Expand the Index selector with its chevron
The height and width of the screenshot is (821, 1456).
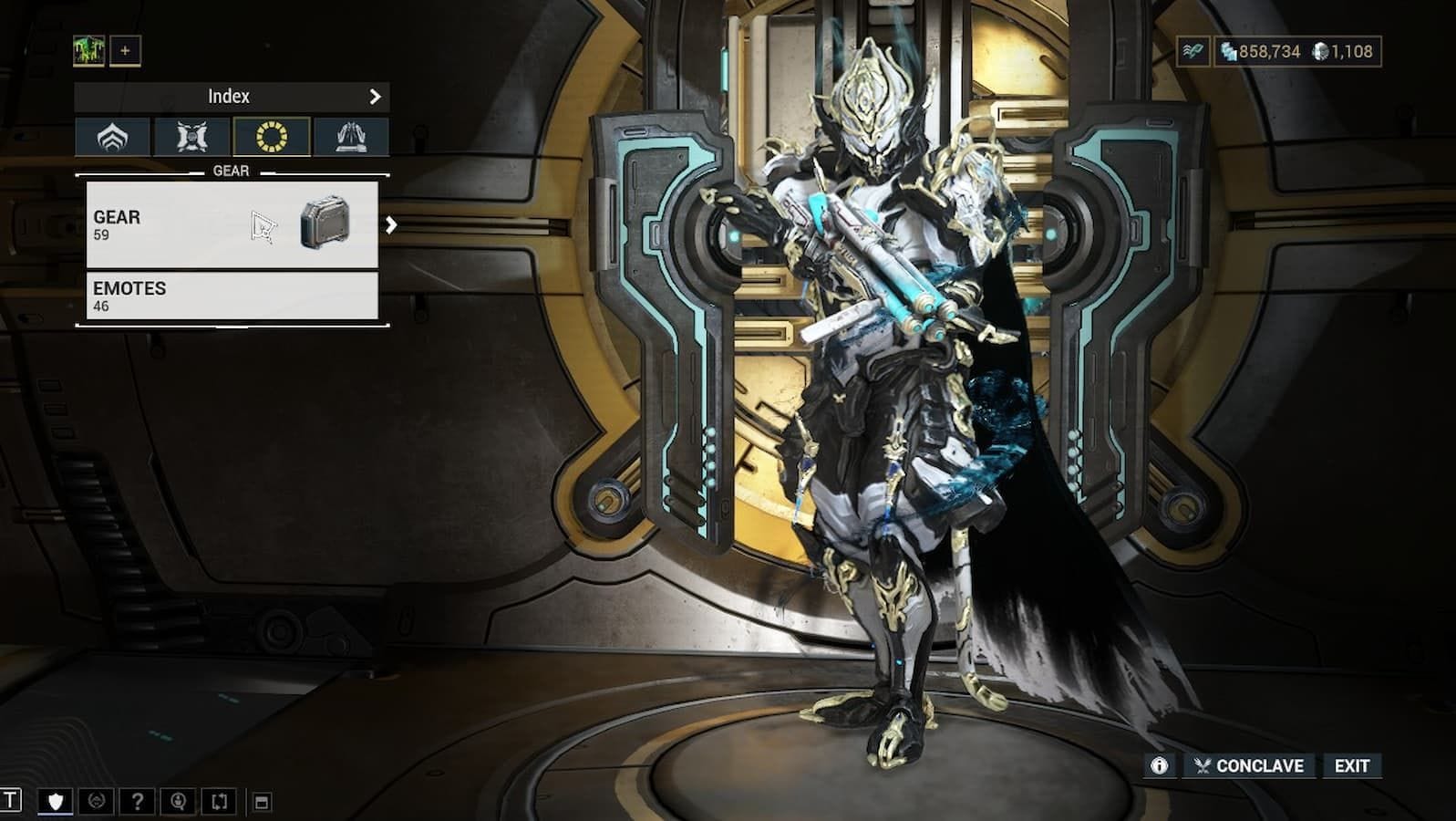[376, 95]
